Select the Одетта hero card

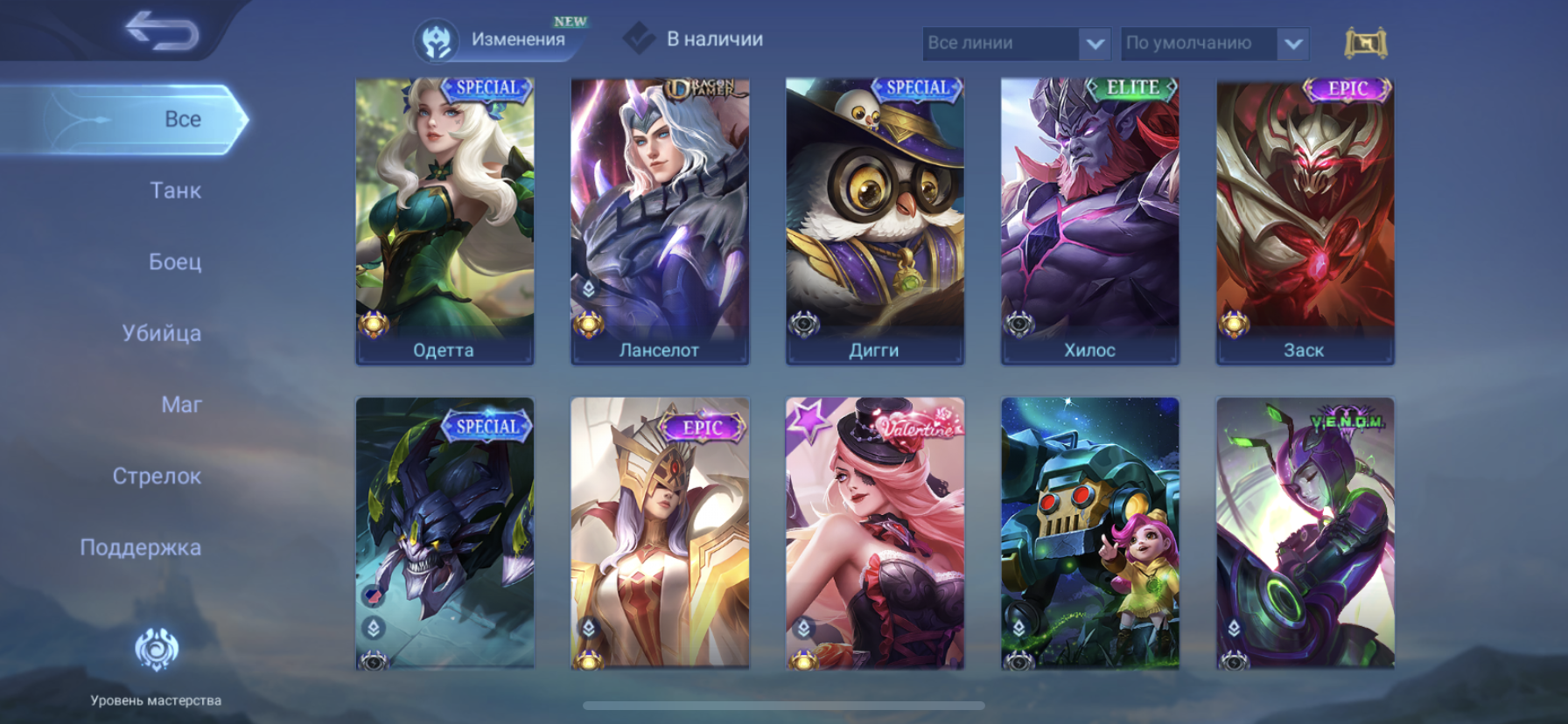click(x=444, y=219)
